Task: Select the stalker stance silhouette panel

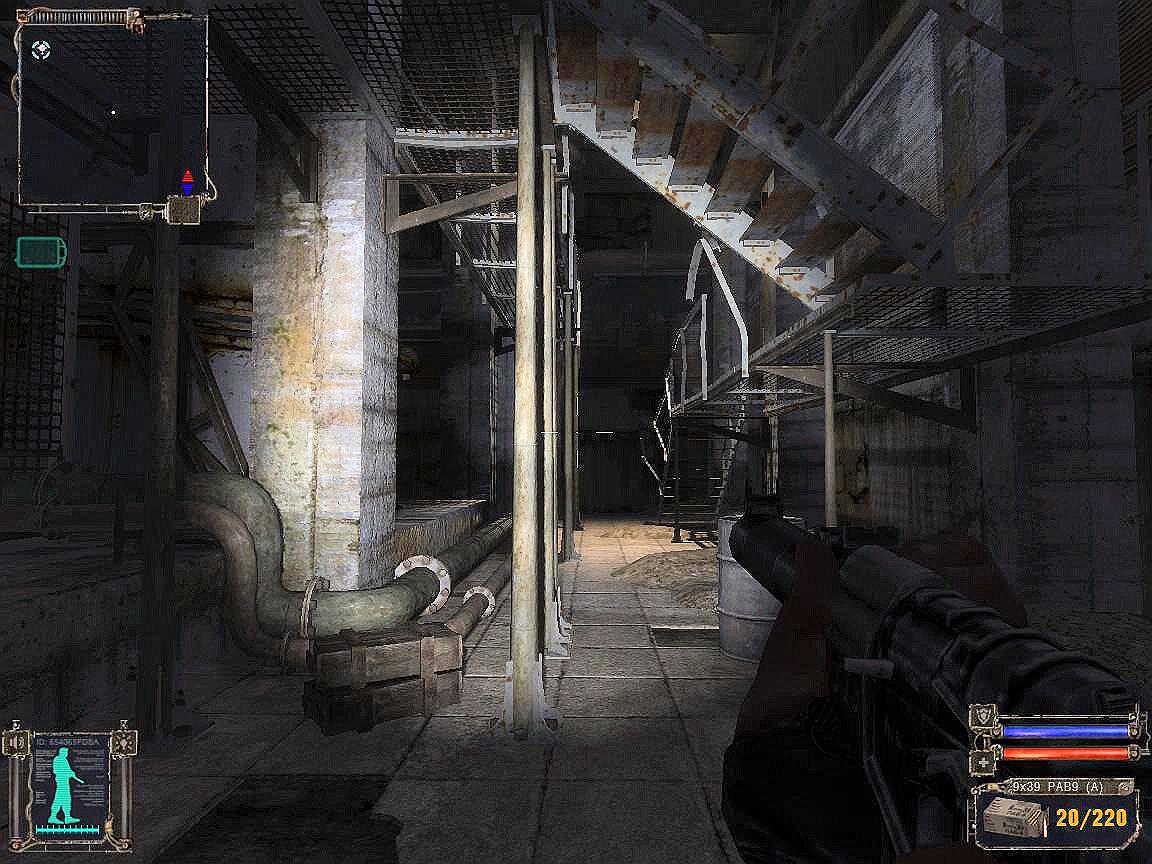Action: 70,788
